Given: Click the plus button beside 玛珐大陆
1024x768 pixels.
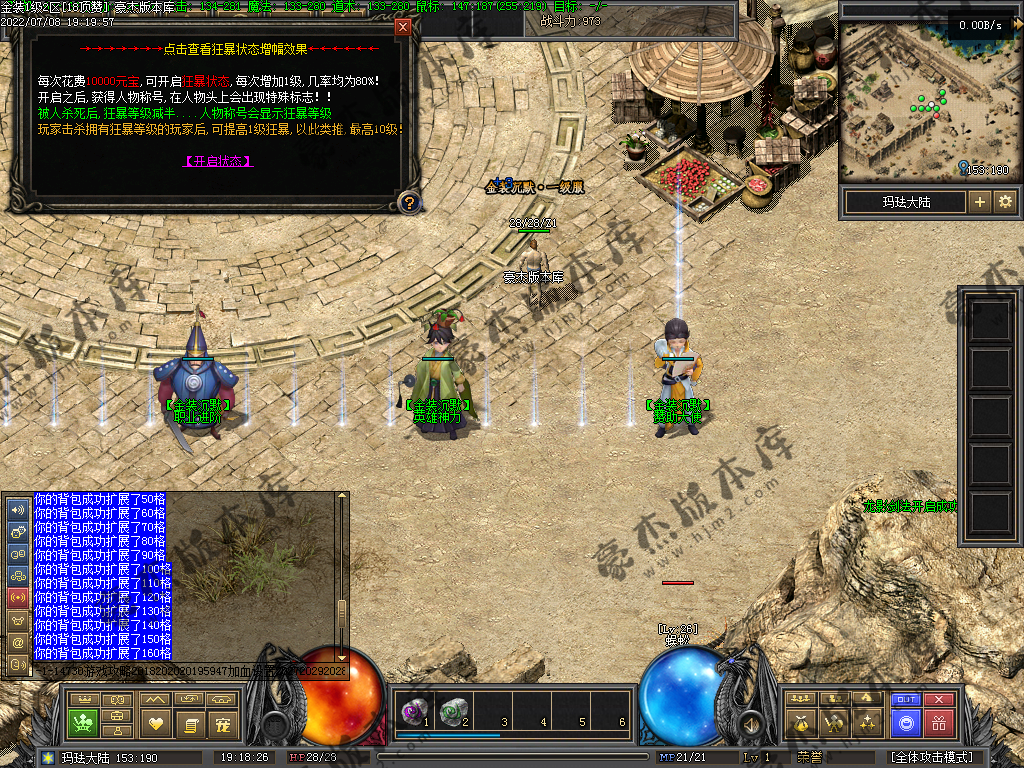Looking at the screenshot, I should click(x=980, y=202).
